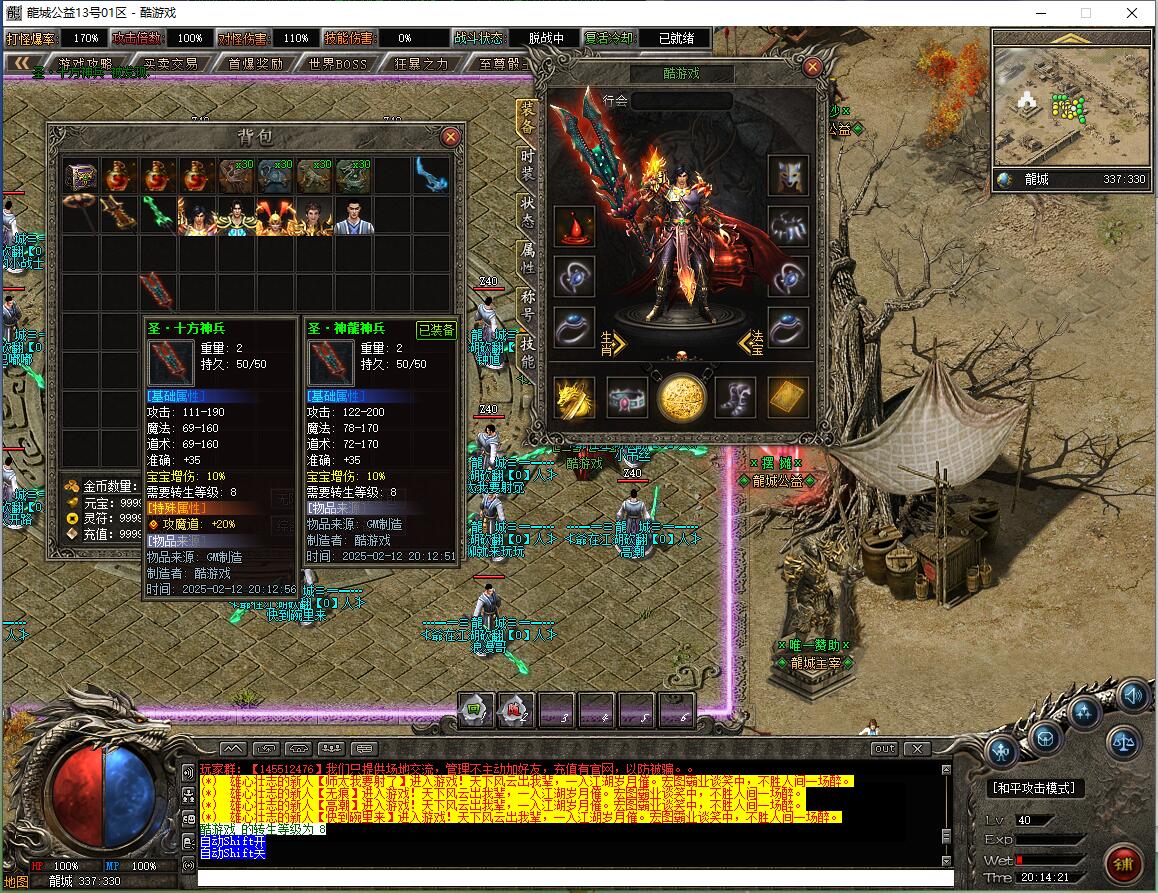1158x893 pixels.
Task: Open the 世界BOSS menu
Action: [339, 63]
